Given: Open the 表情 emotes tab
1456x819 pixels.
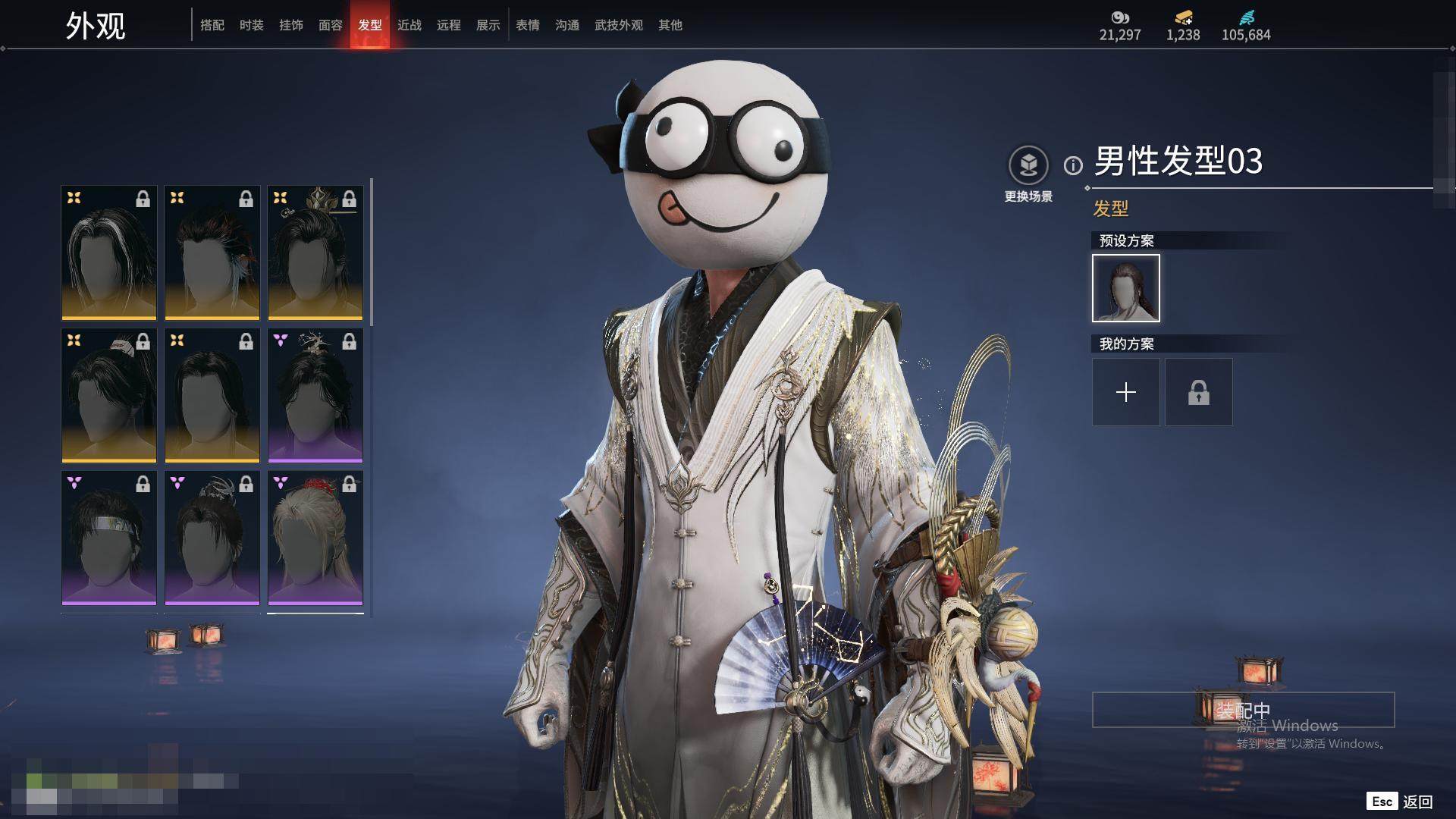Looking at the screenshot, I should click(x=528, y=26).
